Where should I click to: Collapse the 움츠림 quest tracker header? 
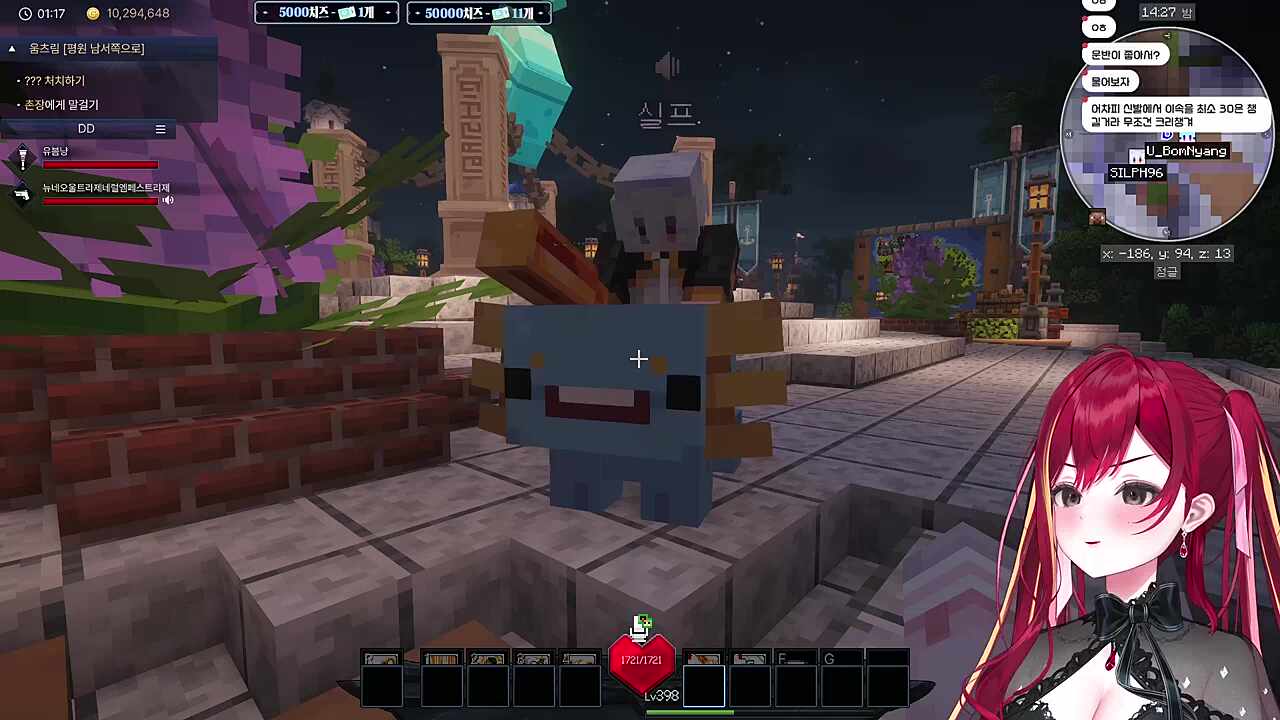click(12, 48)
